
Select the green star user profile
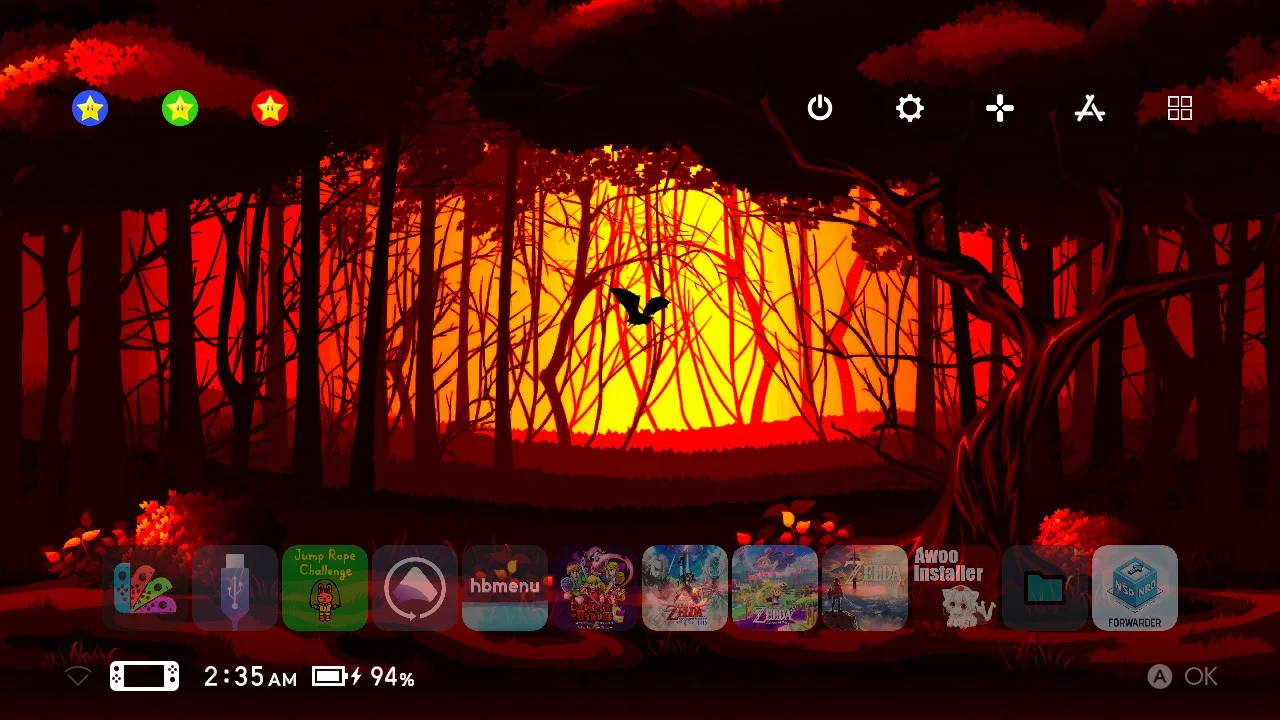[x=180, y=108]
